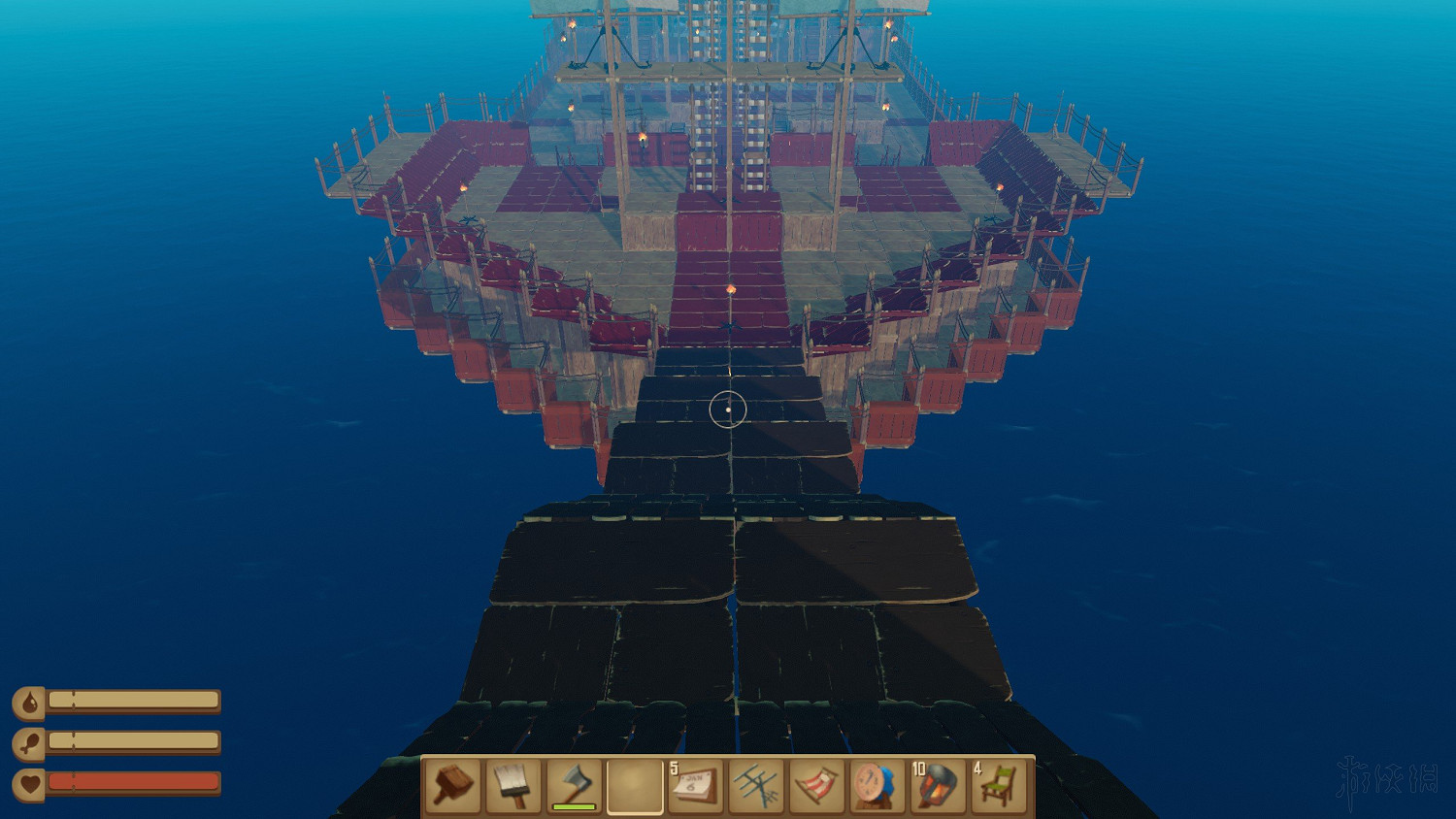
Task: Click the tan thirst bar
Action: (x=136, y=701)
